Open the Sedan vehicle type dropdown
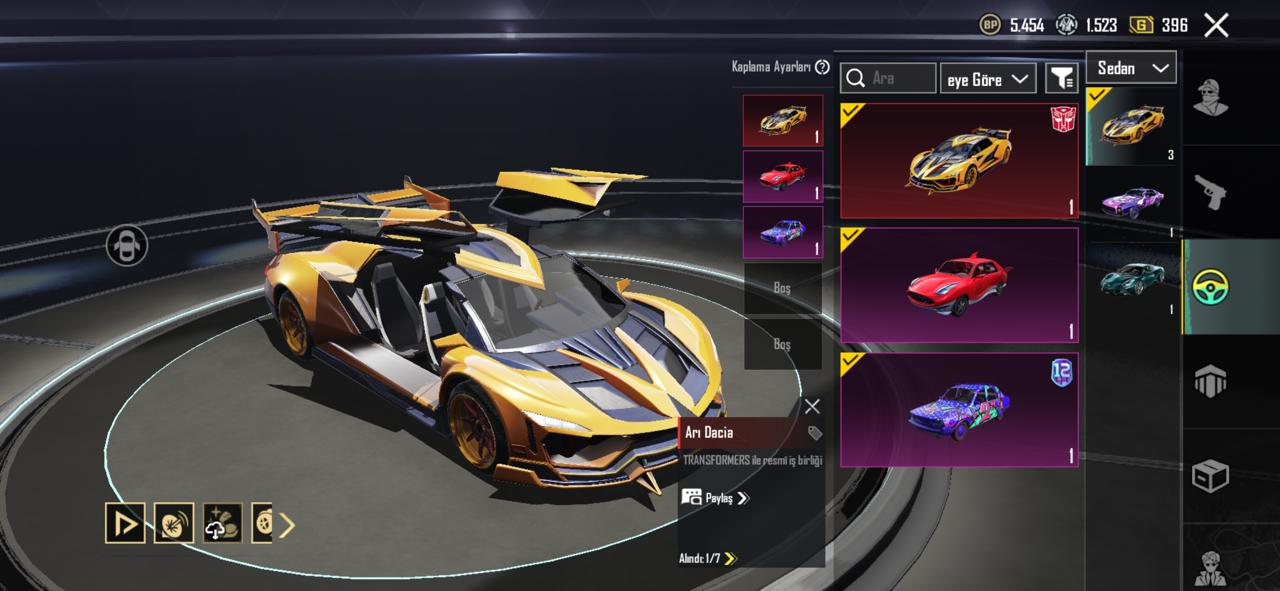The image size is (1280, 591). pyautogui.click(x=1131, y=68)
